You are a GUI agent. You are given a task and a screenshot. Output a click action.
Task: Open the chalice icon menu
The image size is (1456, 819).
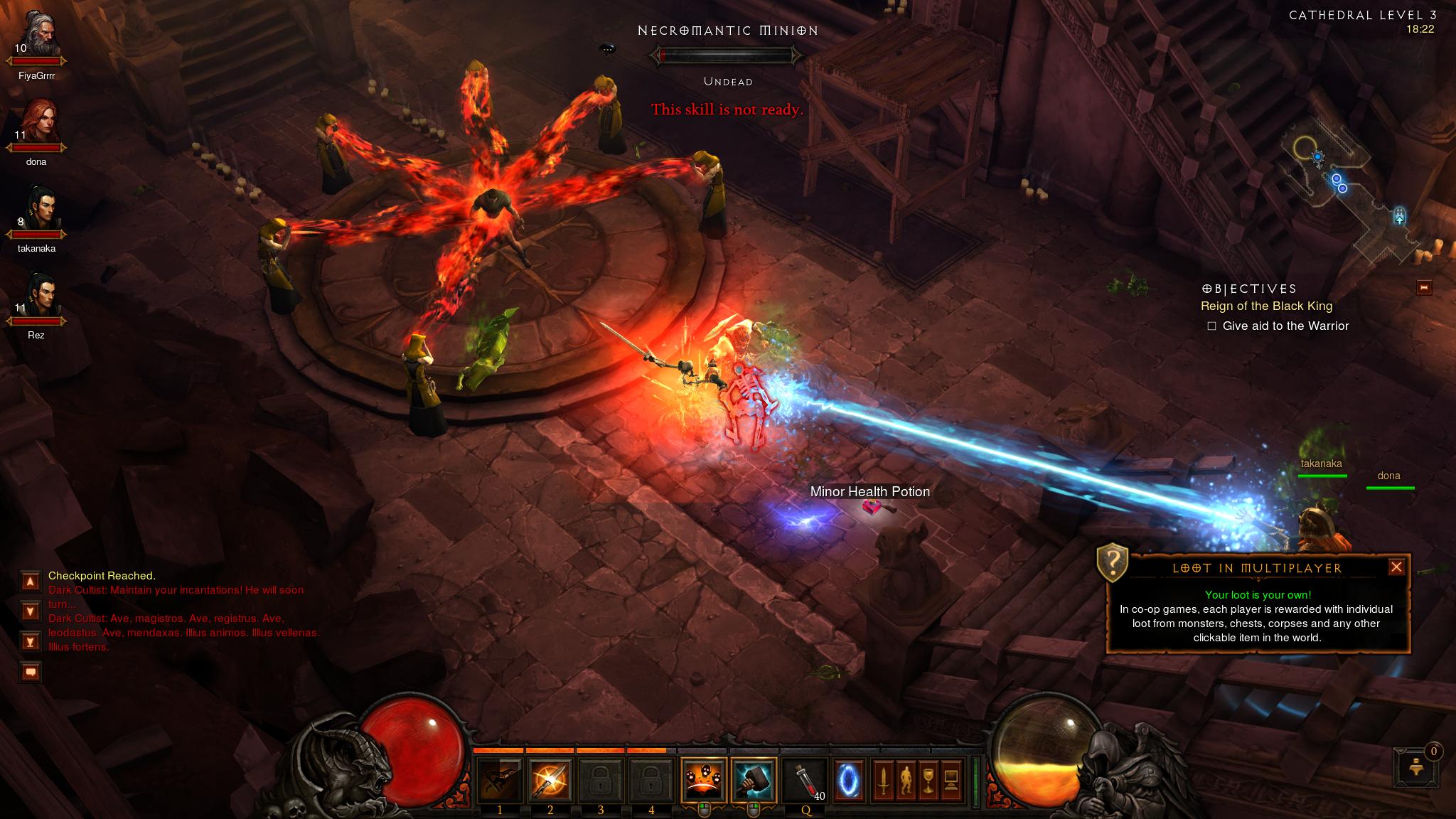pos(929,780)
